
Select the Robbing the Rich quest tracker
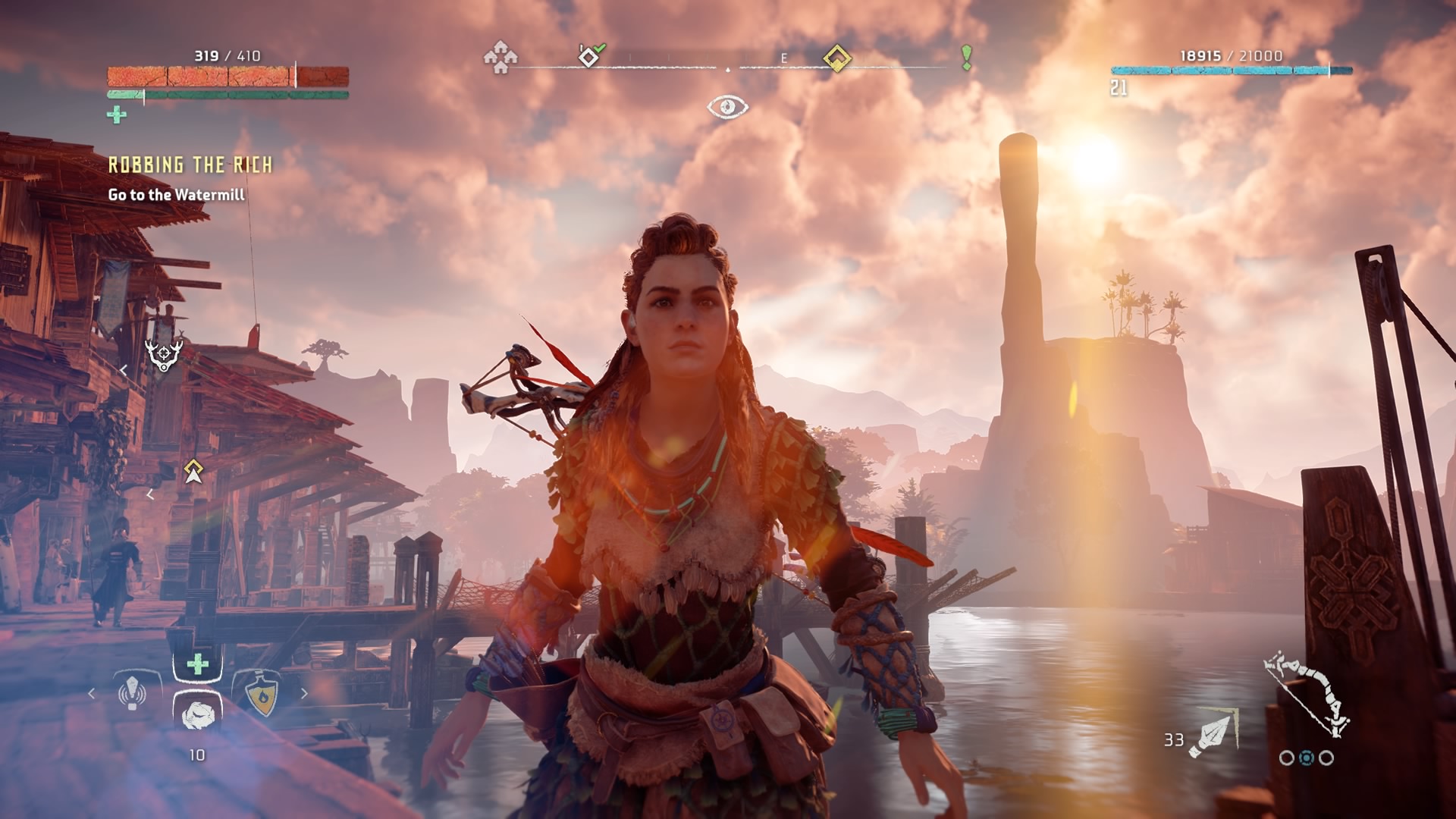tap(190, 165)
